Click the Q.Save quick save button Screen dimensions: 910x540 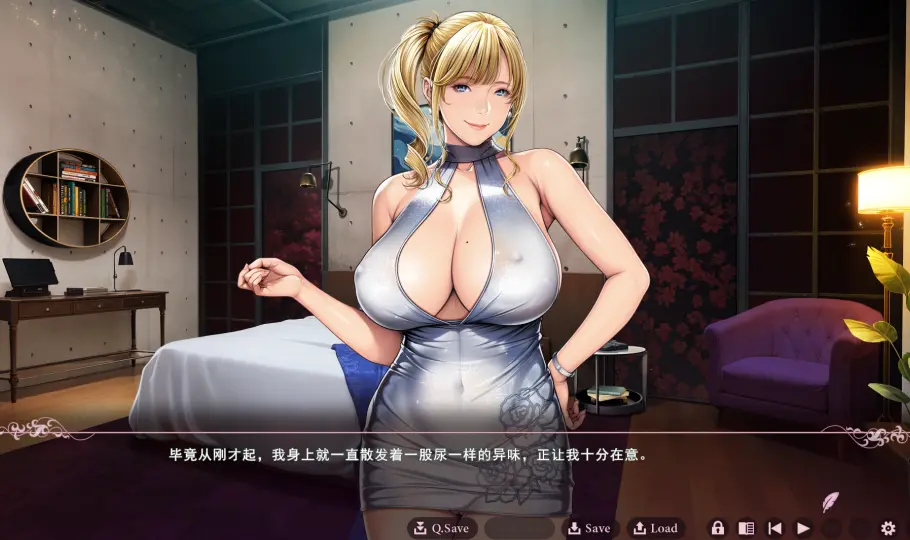click(442, 528)
